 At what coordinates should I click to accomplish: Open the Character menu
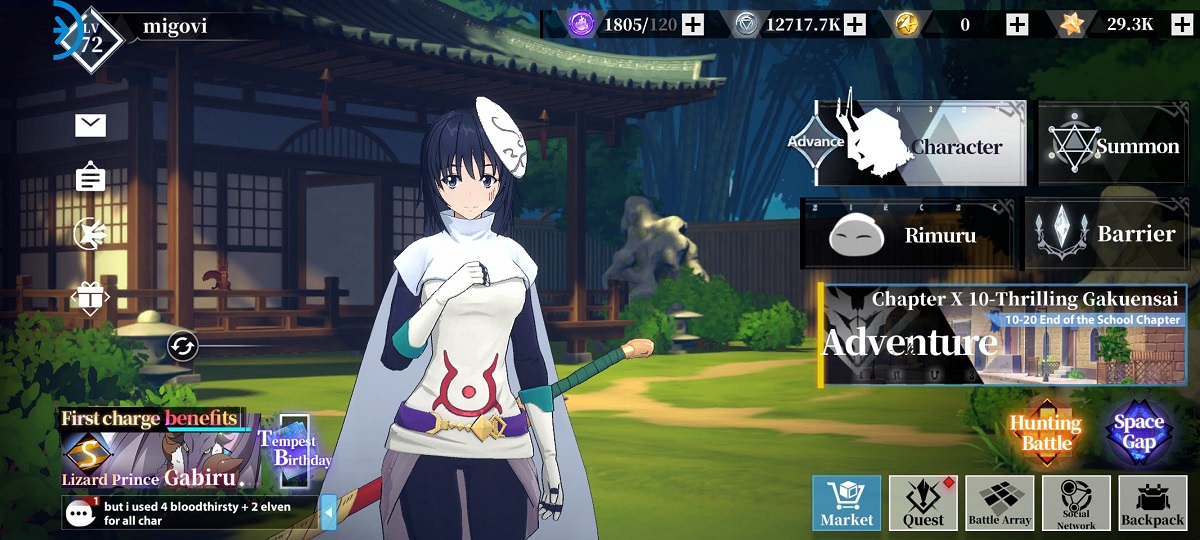[920, 145]
